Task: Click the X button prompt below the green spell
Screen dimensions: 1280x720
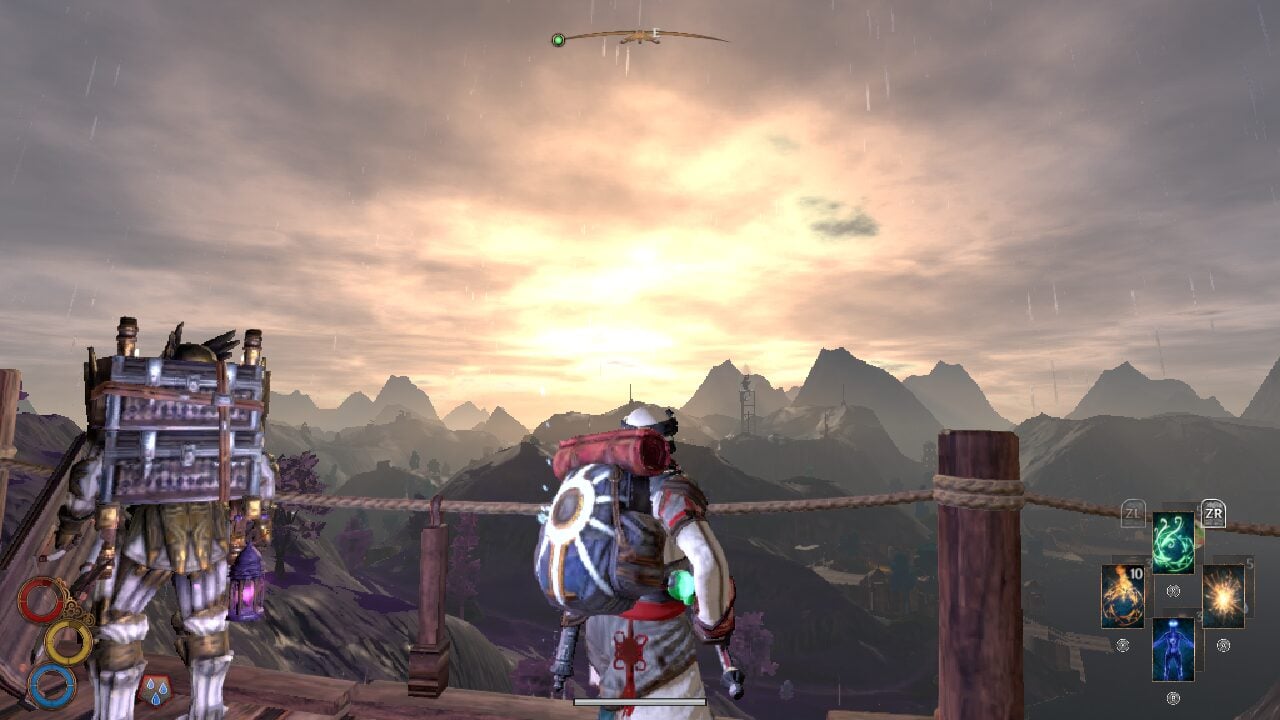Action: tap(1173, 590)
